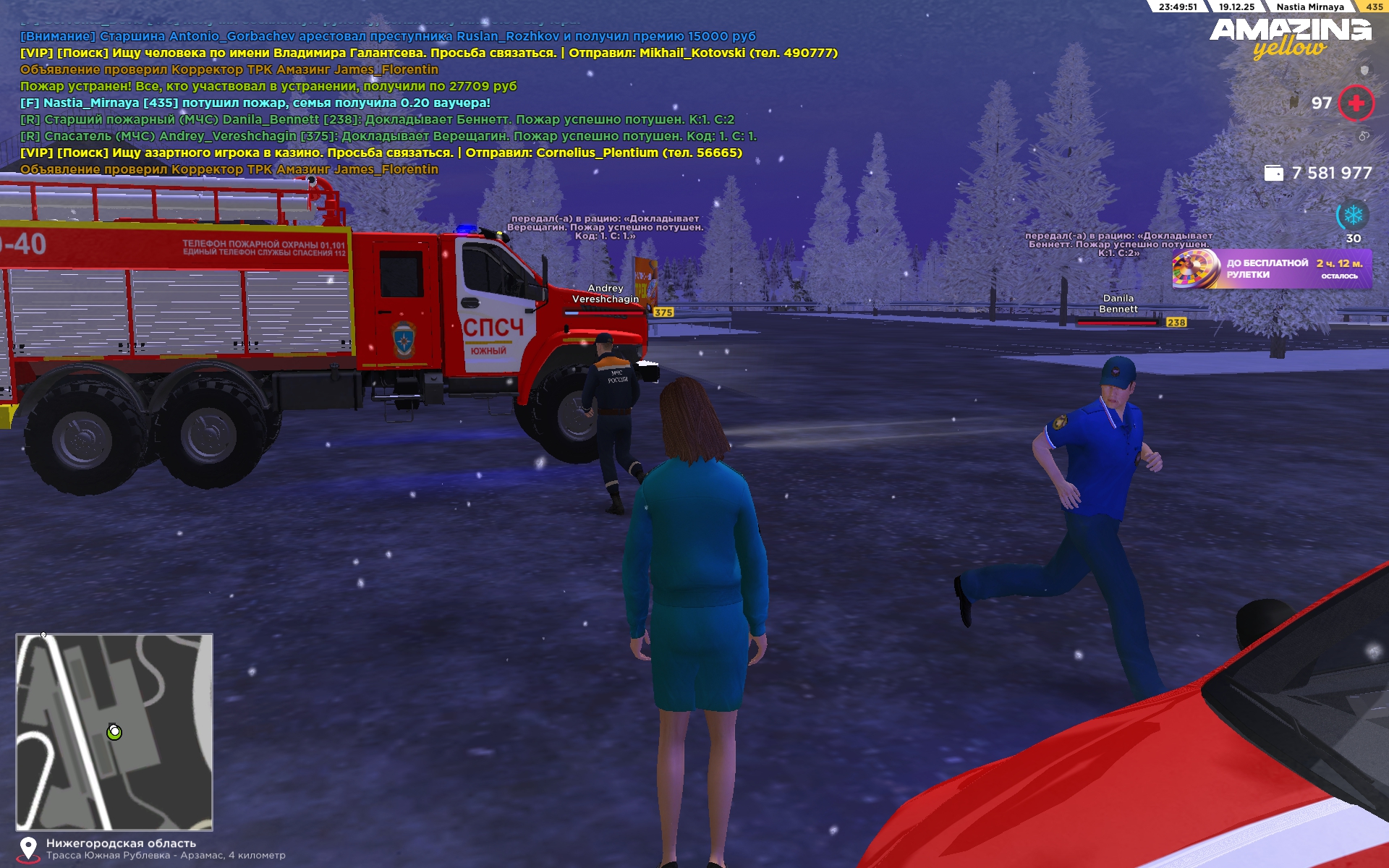Select the blue snowflake freeze icon
Screen dimensions: 1389x868
point(1353,215)
